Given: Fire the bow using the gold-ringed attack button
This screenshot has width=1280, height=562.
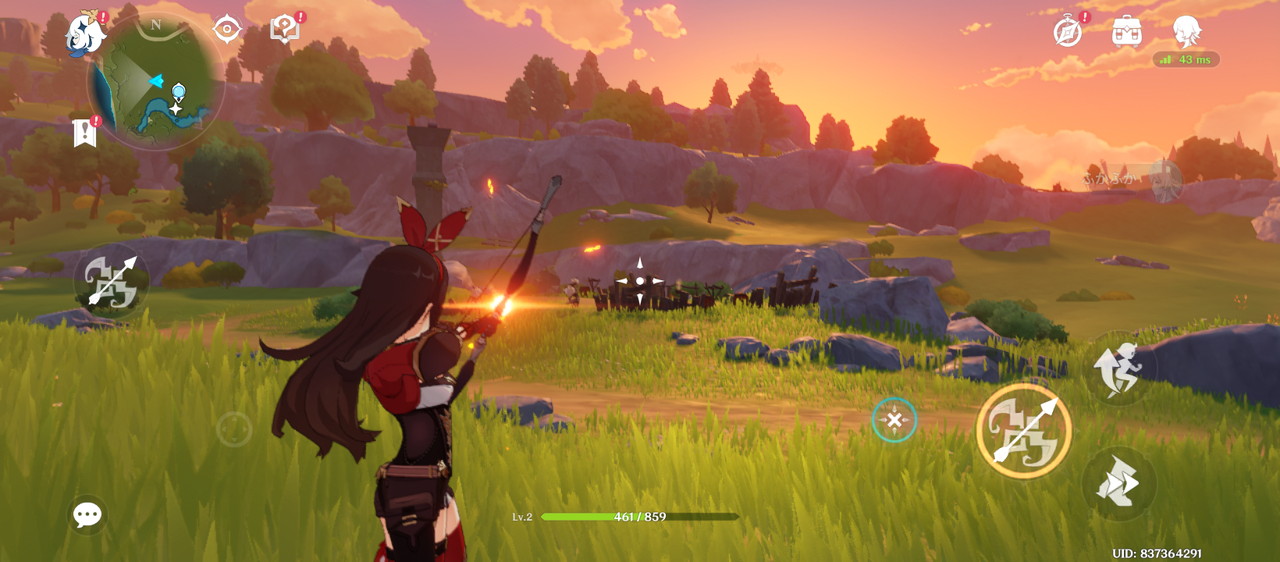Looking at the screenshot, I should (x=1023, y=431).
